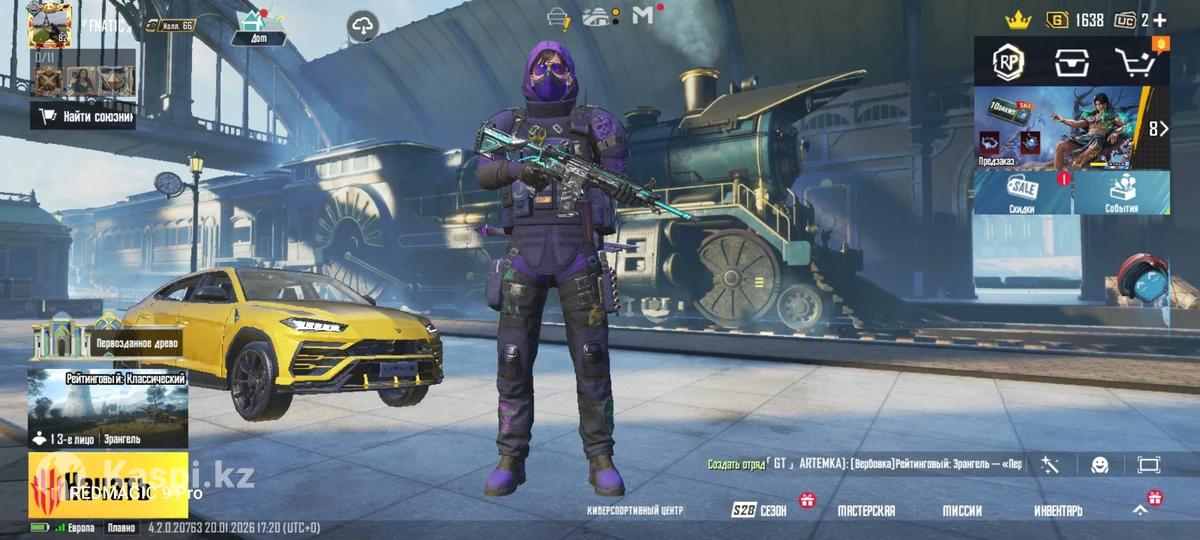Open the События events panel

pos(1122,192)
